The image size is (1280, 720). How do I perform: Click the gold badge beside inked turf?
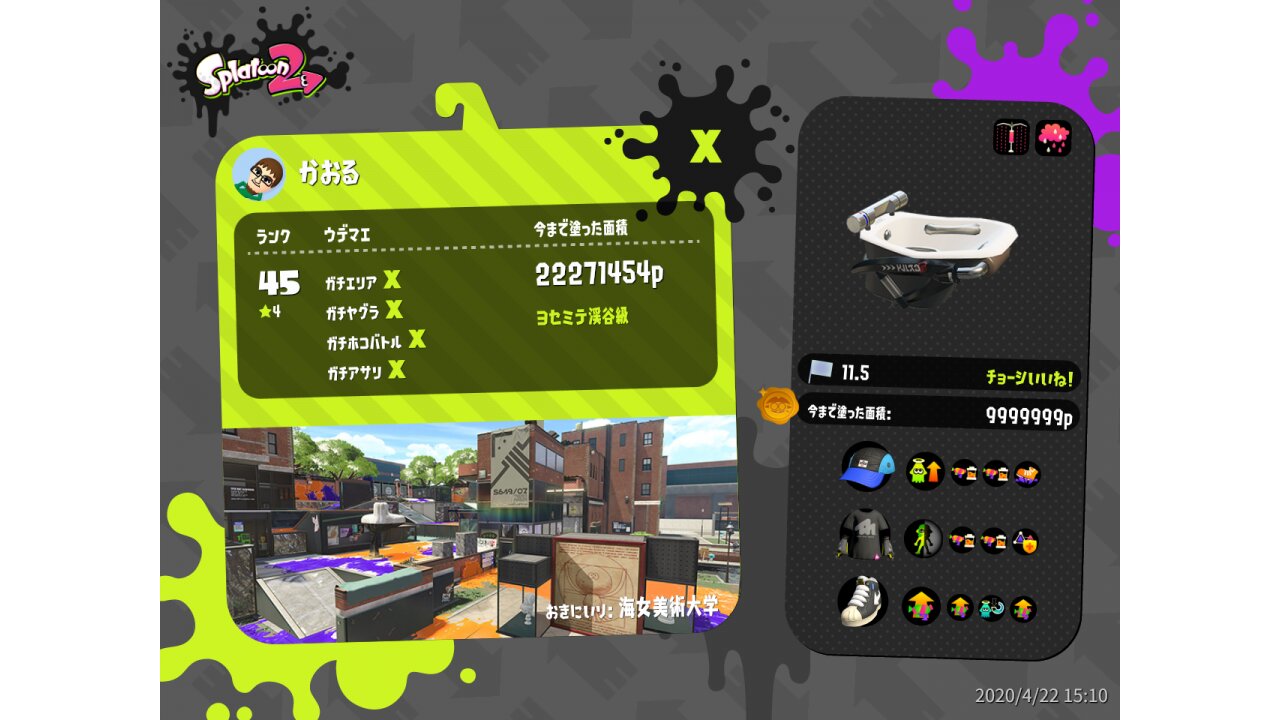coord(776,406)
